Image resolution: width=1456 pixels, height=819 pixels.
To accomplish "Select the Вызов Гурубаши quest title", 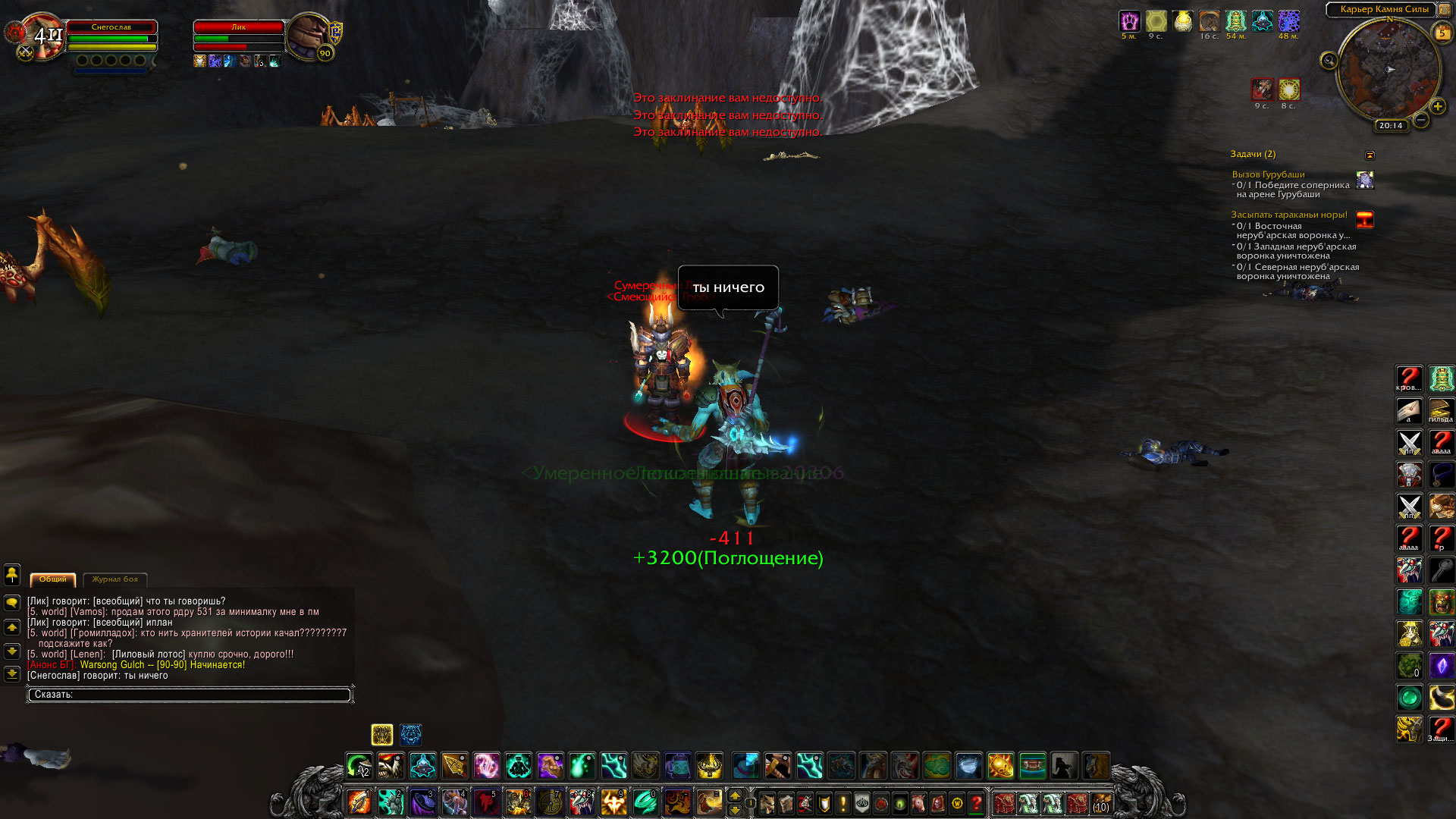I will click(1268, 174).
